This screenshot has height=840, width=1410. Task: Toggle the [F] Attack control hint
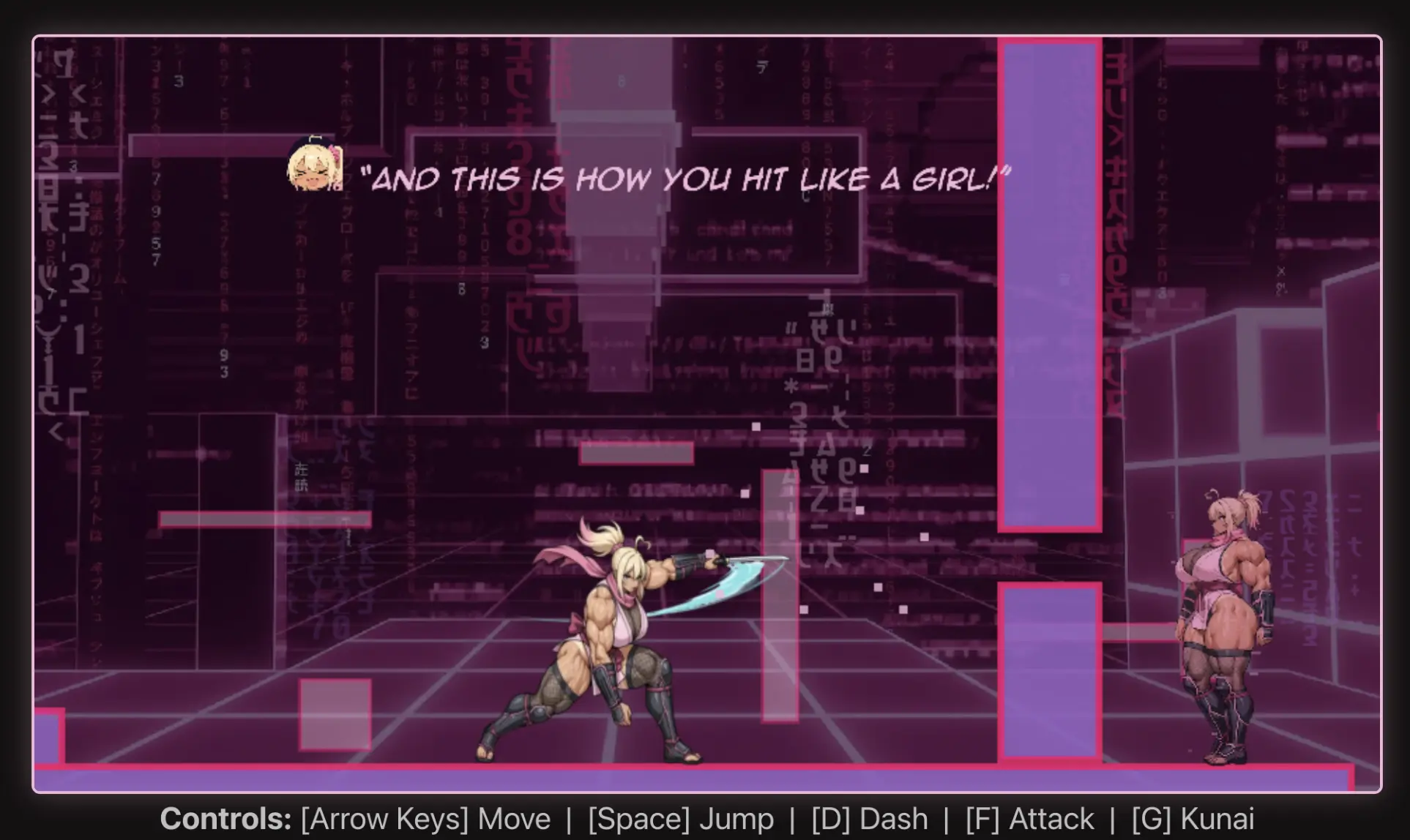coord(1027,820)
